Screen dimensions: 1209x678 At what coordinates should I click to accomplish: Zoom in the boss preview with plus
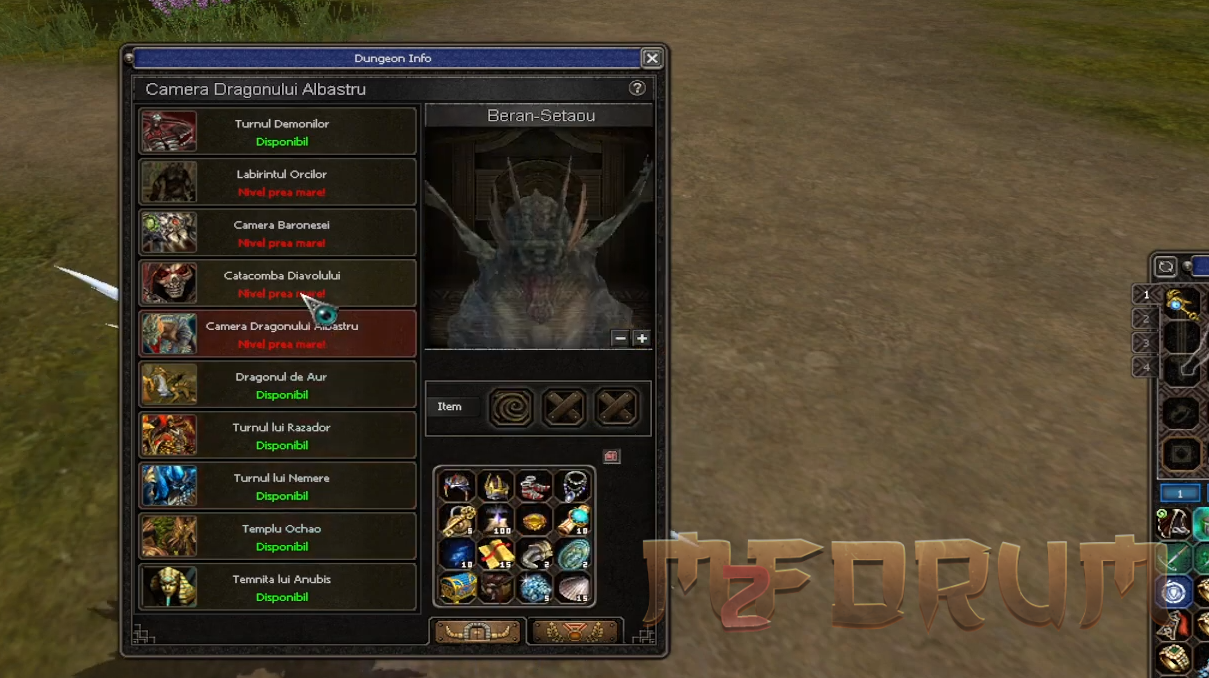coord(642,339)
